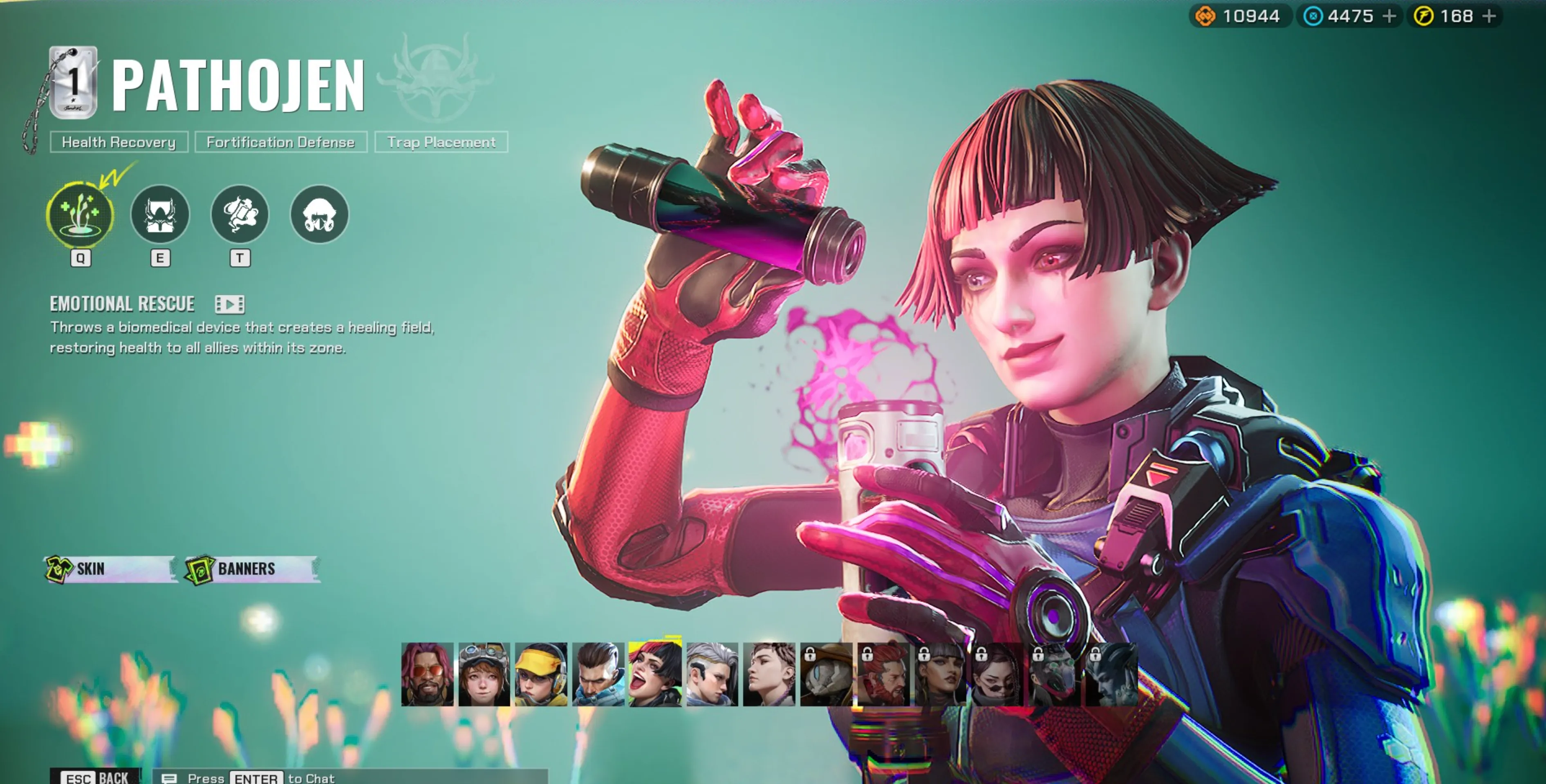This screenshot has height=784, width=1546.
Task: Select the brown-haired hero in blue jacket
Action: point(598,674)
